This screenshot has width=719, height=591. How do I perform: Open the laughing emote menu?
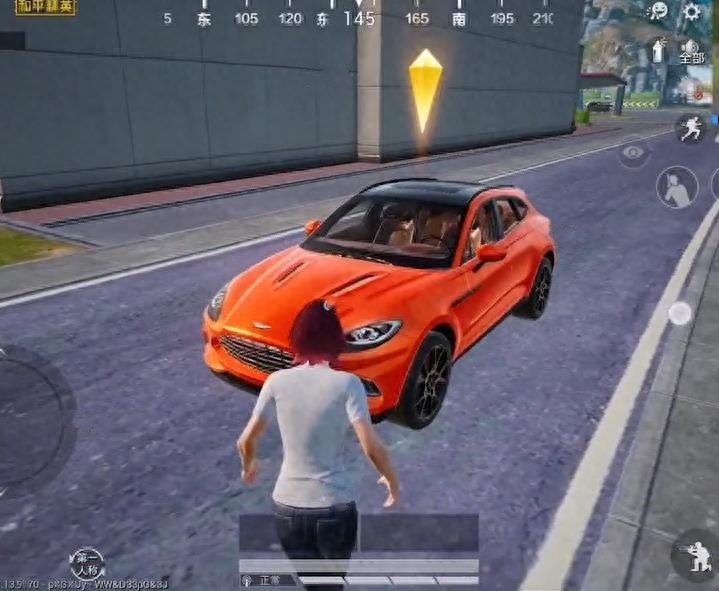click(658, 12)
